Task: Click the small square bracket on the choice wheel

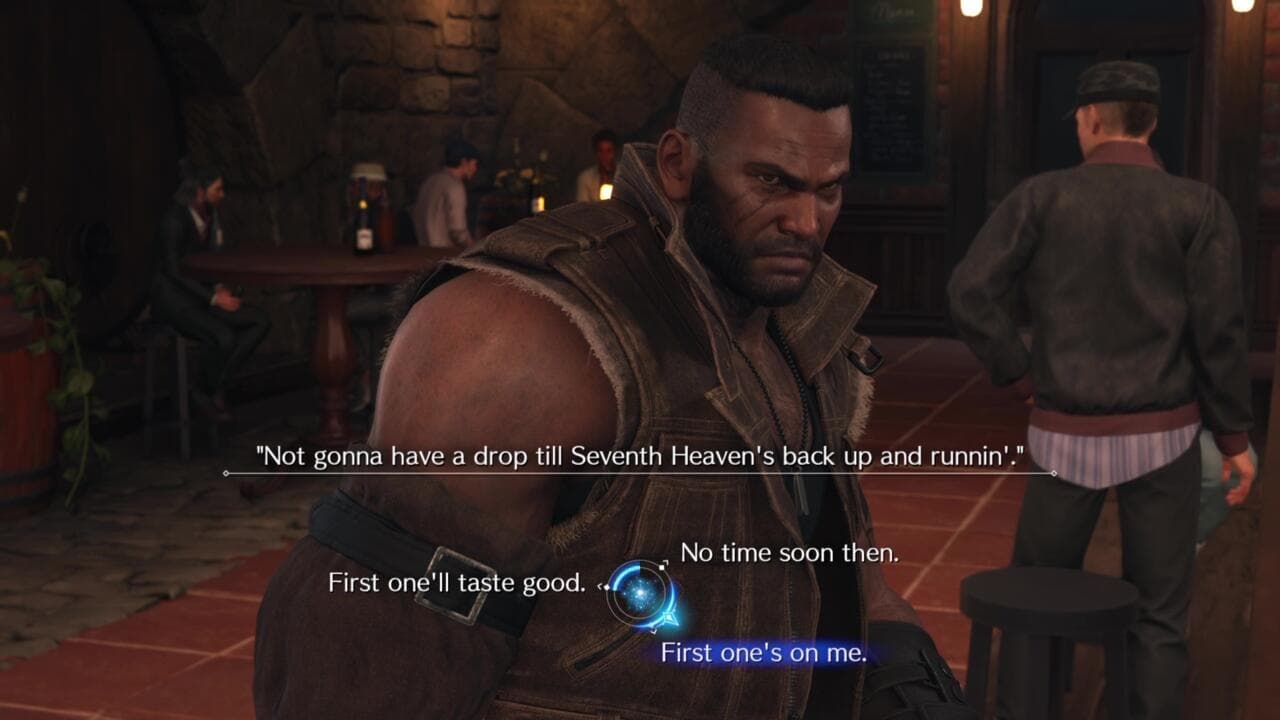Action: pos(661,566)
